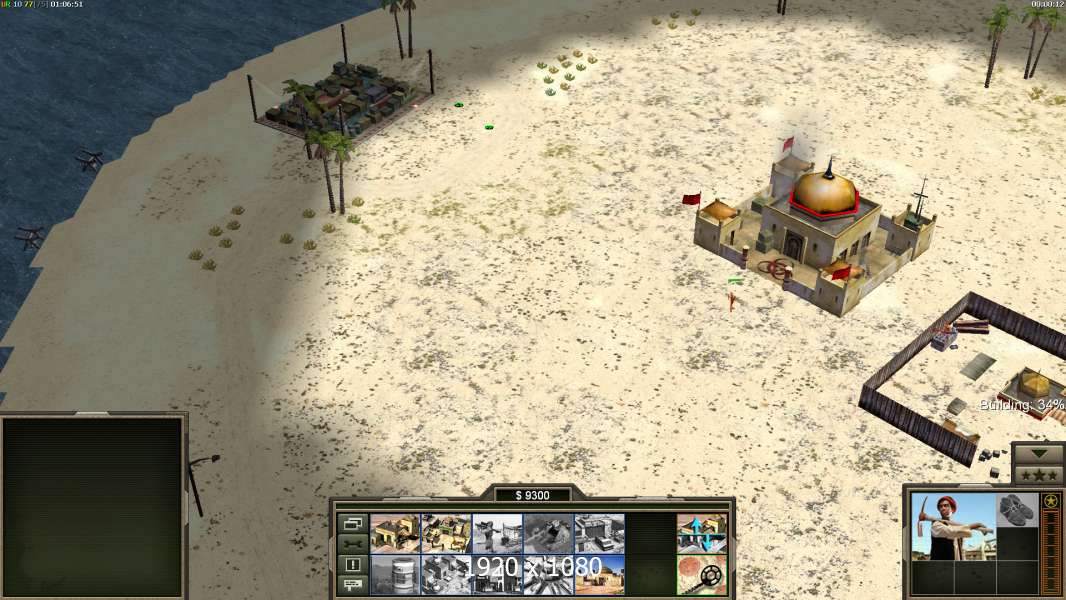Pick the greyed-out bunker build option
Screen dimensions: 1066x600
coord(548,534)
